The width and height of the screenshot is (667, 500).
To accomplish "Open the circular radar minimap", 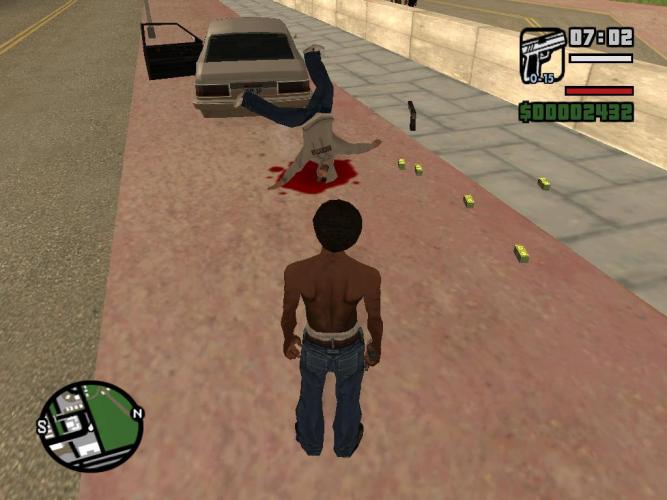I will coord(90,426).
